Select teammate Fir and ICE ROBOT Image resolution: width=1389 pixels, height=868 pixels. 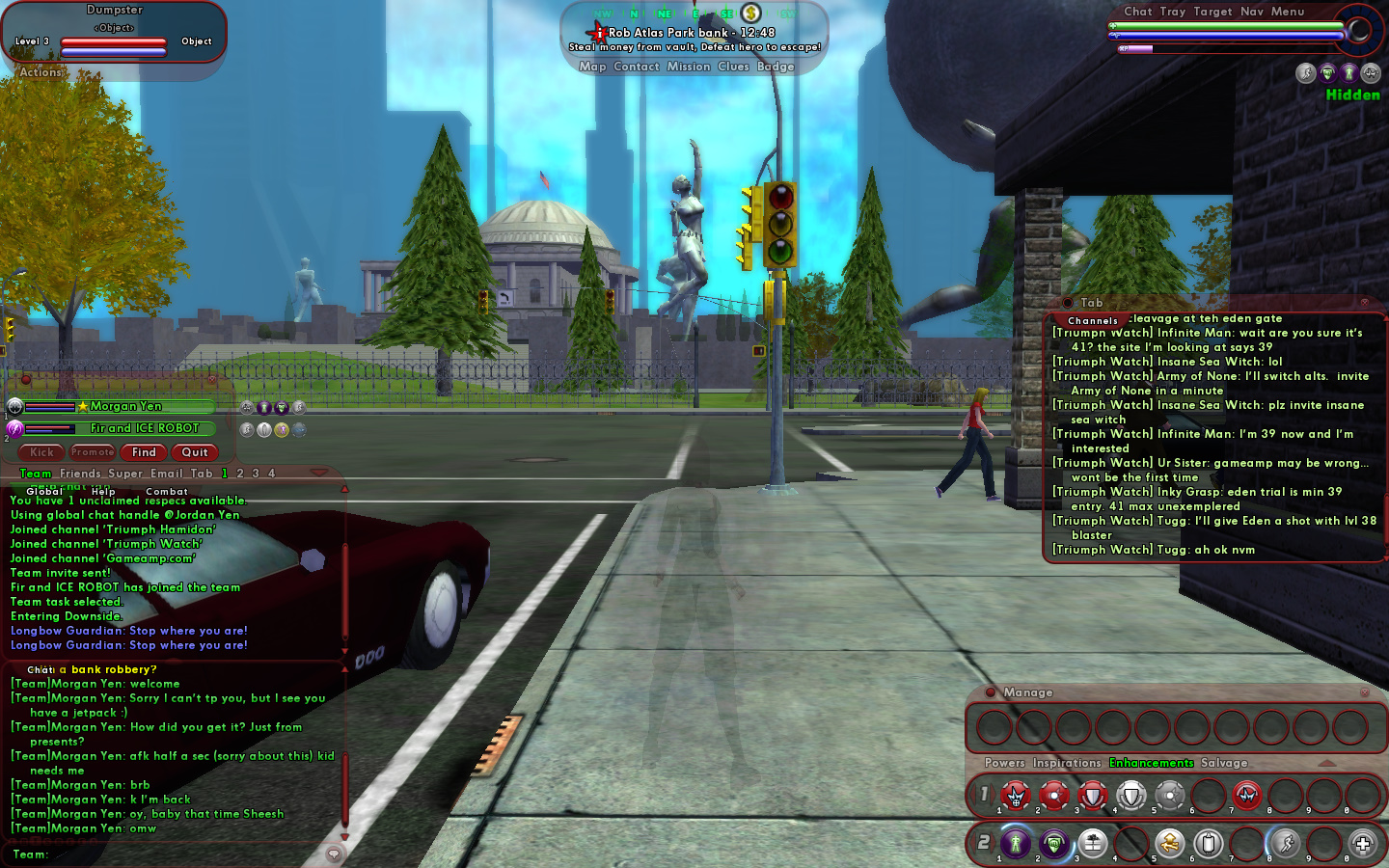click(x=144, y=428)
